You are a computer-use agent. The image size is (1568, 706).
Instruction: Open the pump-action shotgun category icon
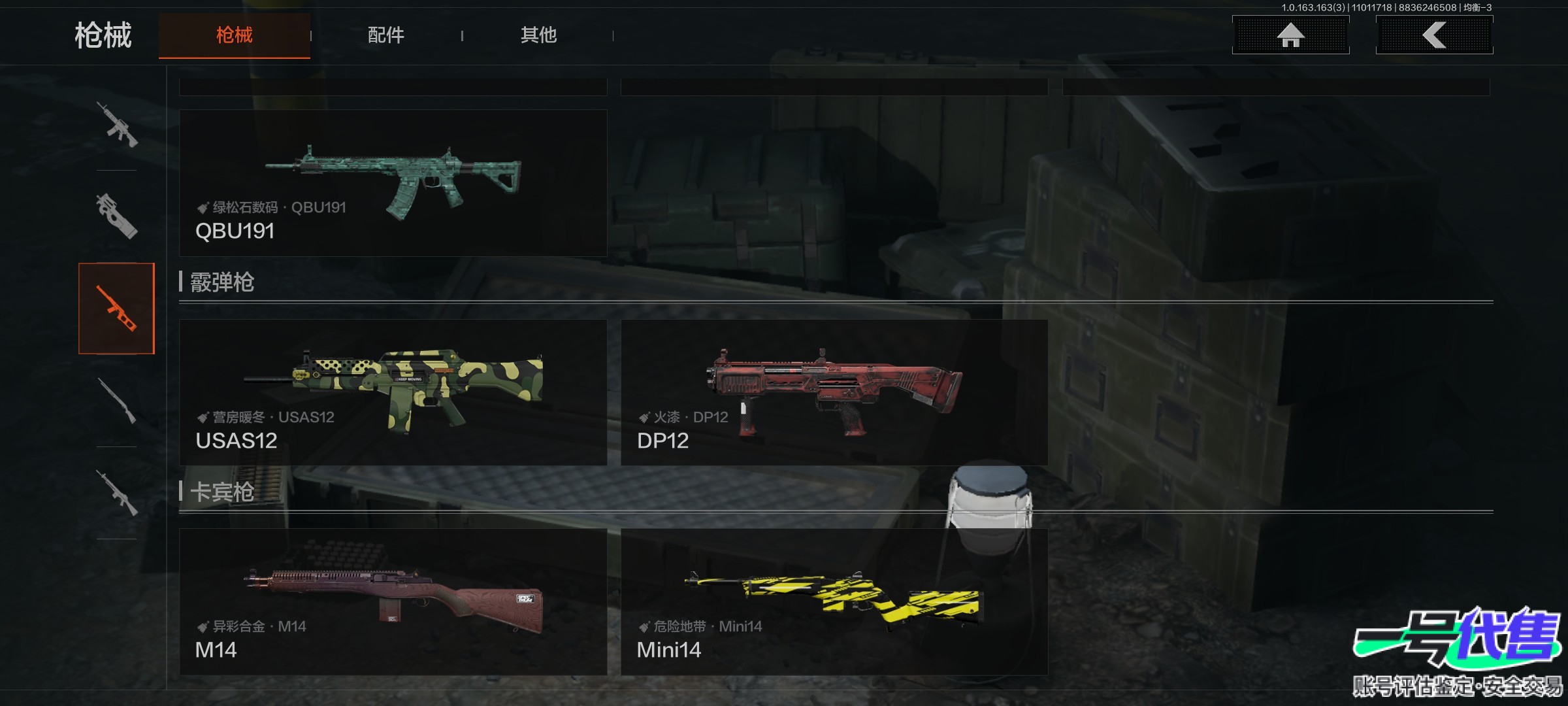117,401
